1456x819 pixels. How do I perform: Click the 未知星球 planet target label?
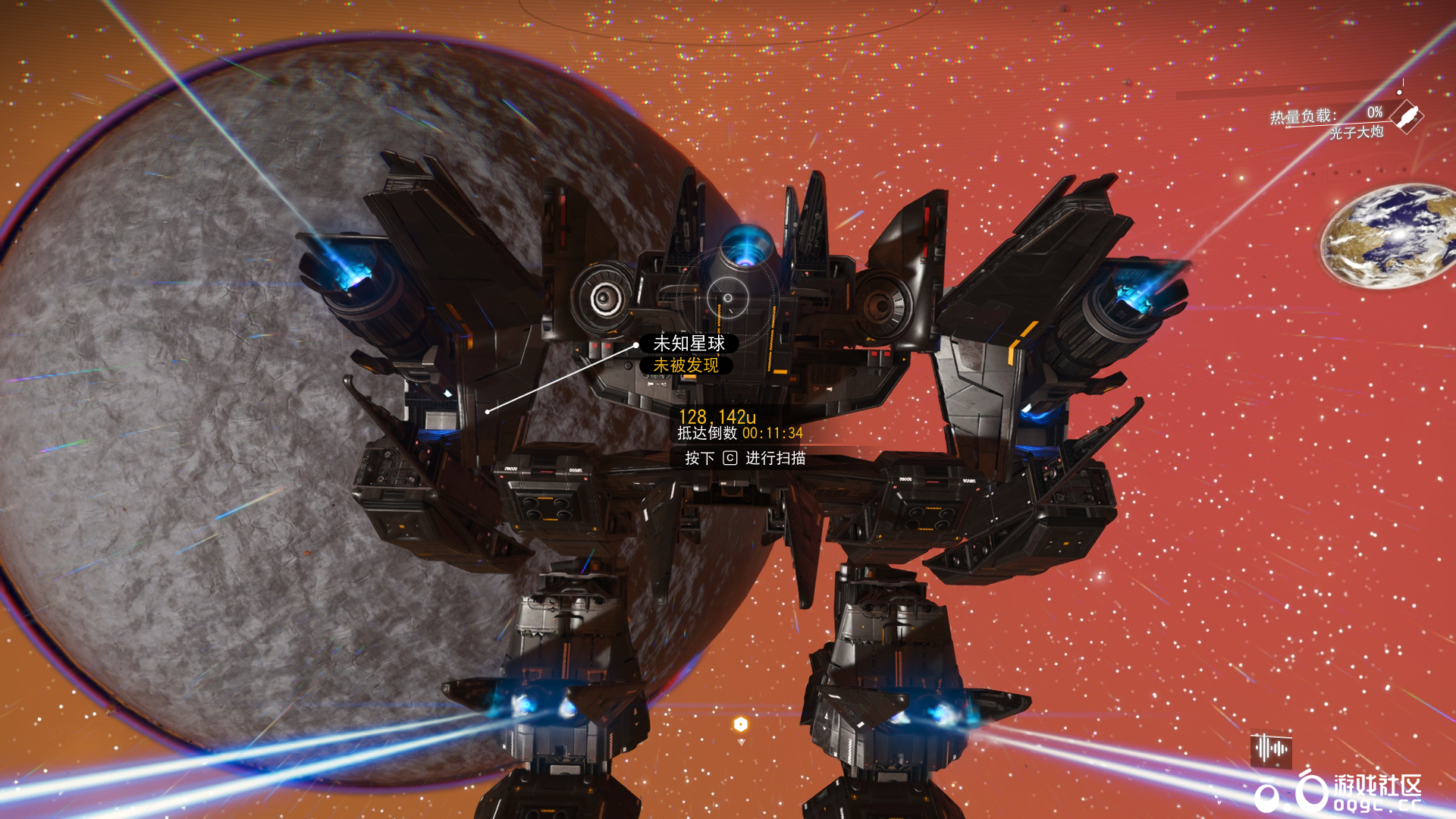coord(689,344)
